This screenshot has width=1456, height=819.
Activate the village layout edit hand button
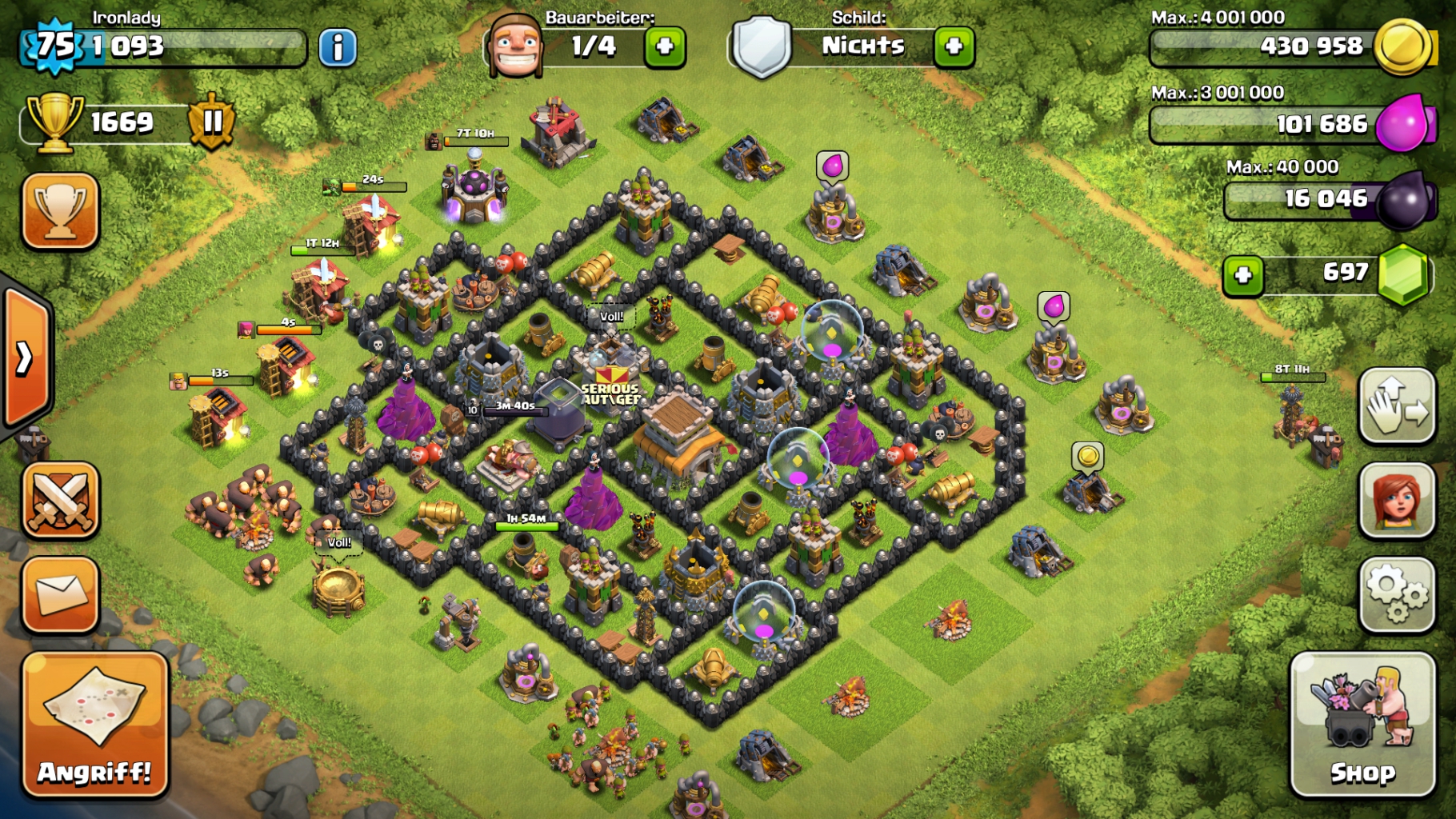[1397, 406]
